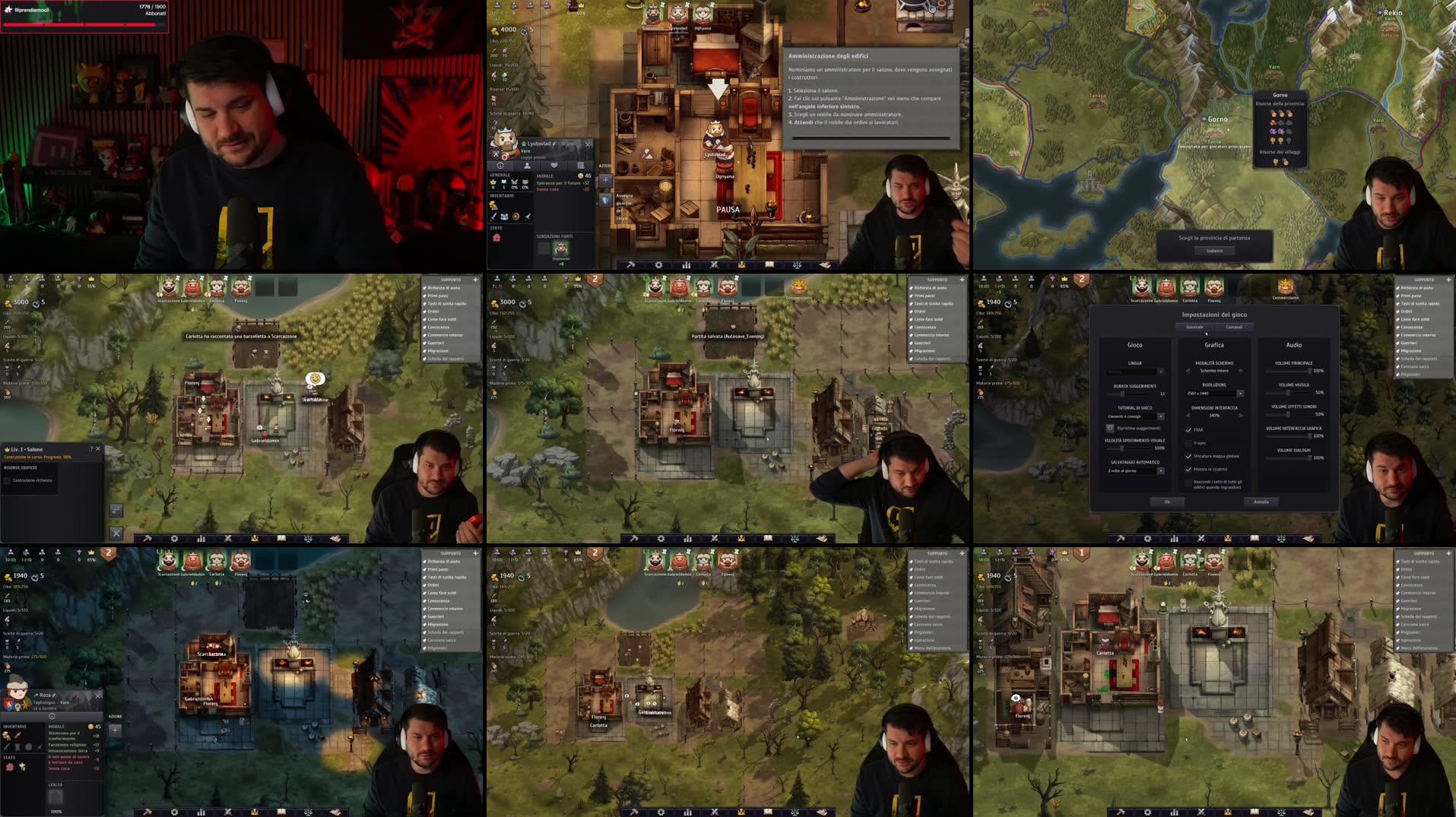Disable the FXAA checkbox in Grafica
The image size is (1456, 817).
1189,429
